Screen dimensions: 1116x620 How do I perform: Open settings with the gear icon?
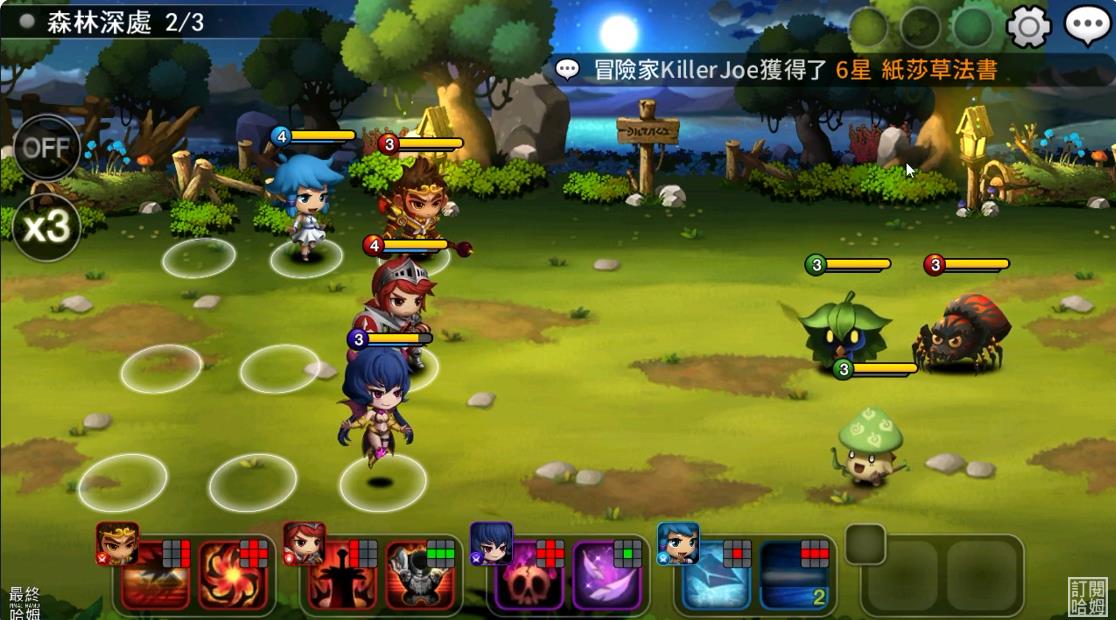pyautogui.click(x=1028, y=26)
